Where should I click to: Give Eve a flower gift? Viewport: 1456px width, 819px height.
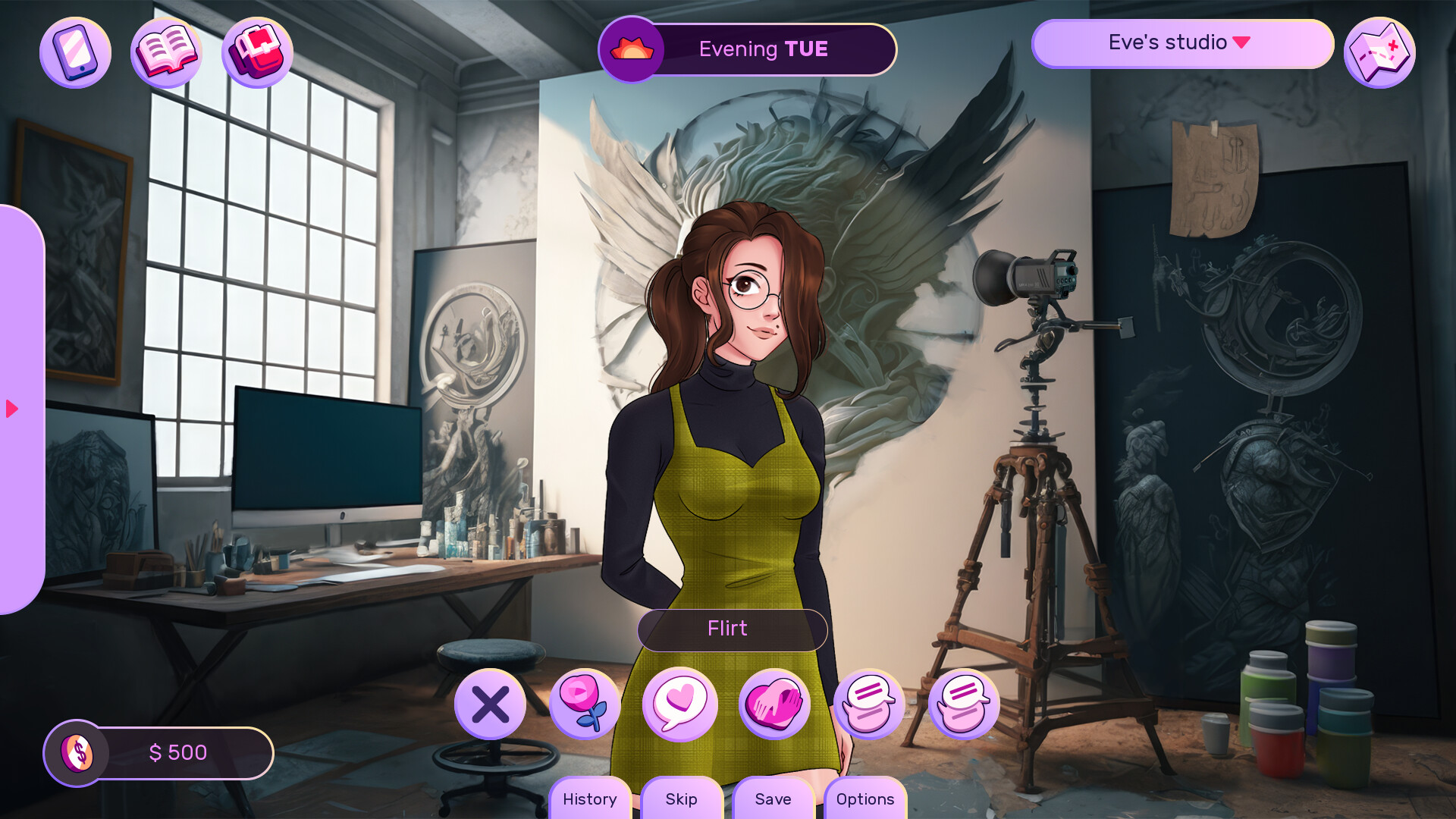585,704
